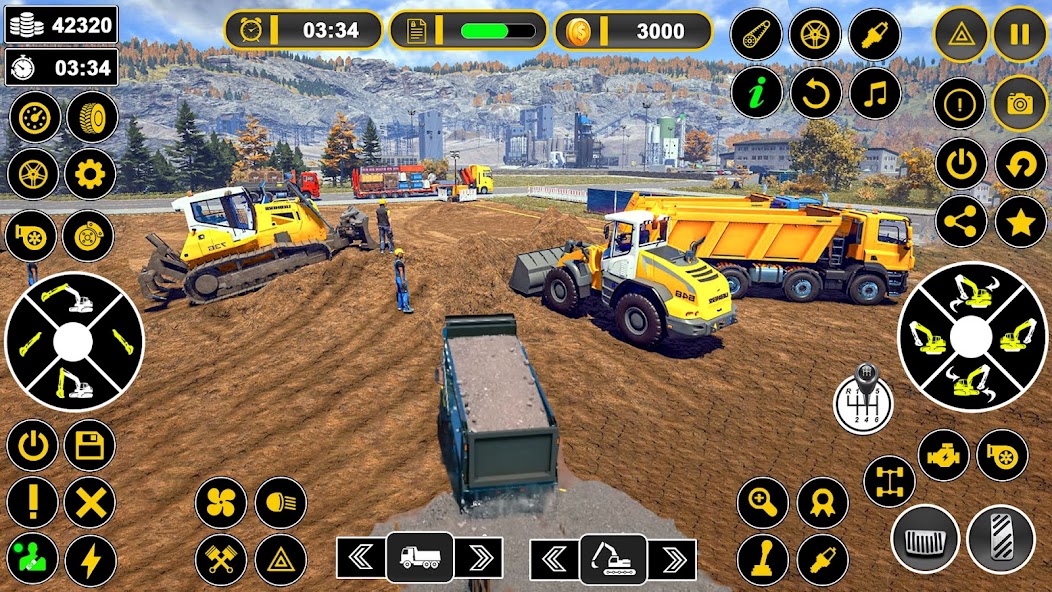Click the speedometer gauge icon
1052x592 pixels.
(35, 117)
